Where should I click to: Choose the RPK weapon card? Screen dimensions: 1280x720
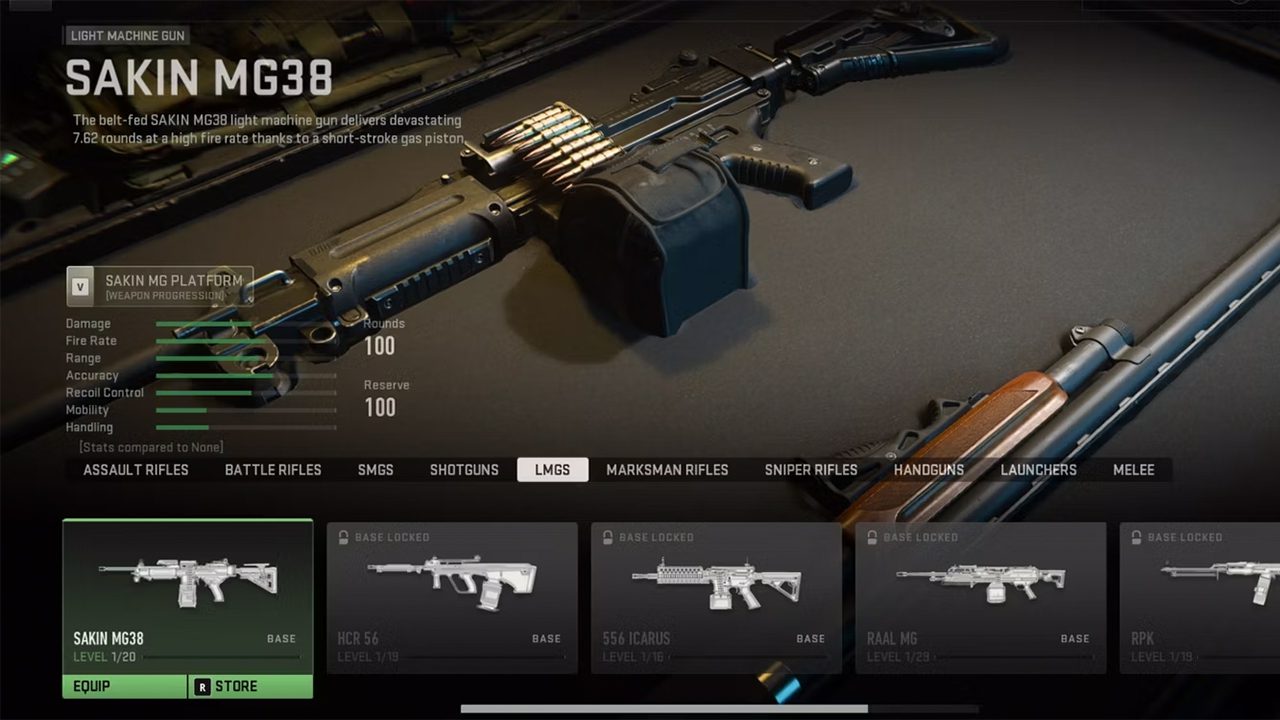tap(1200, 597)
